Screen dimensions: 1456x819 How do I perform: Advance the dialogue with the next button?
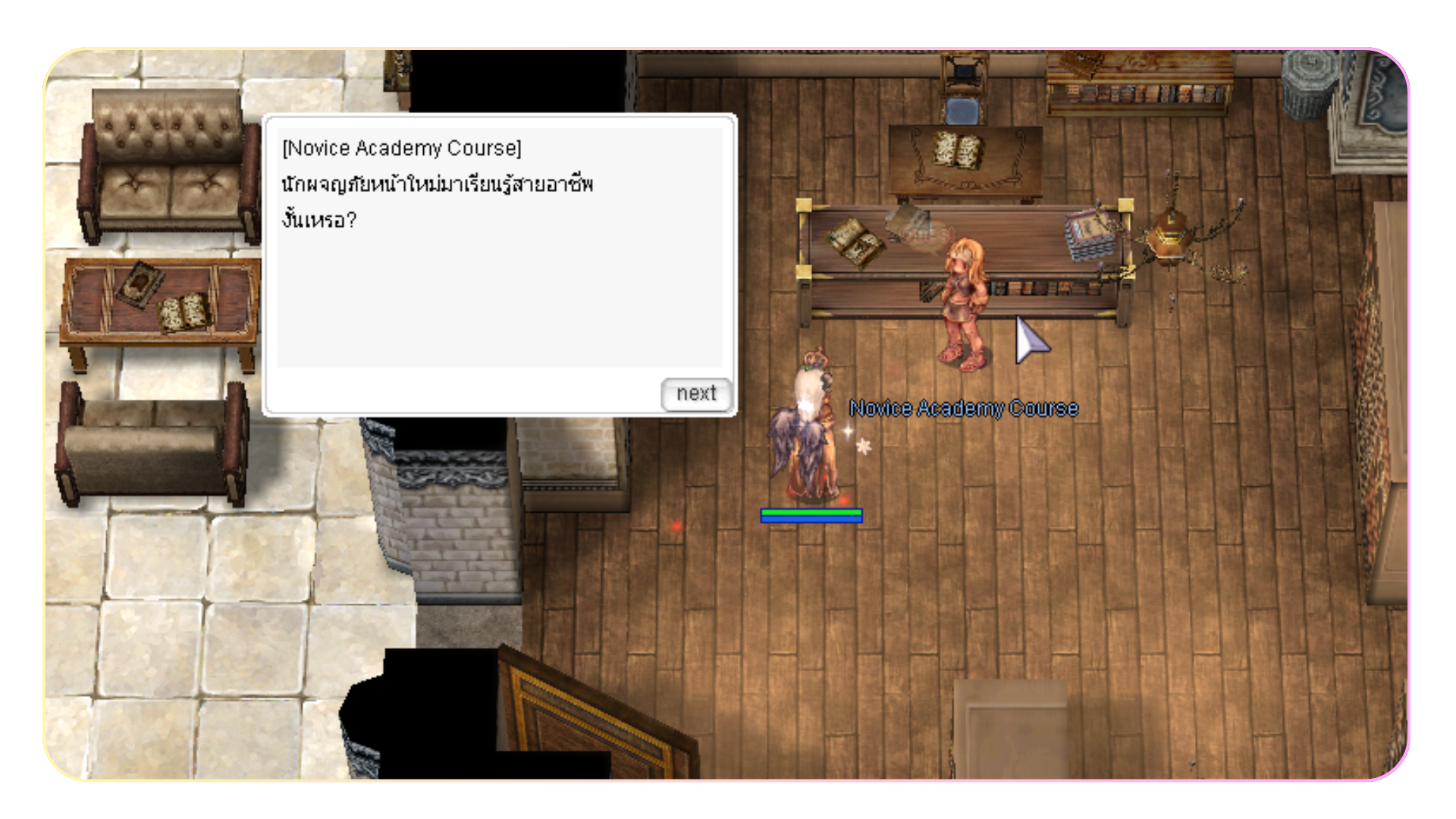tap(695, 394)
